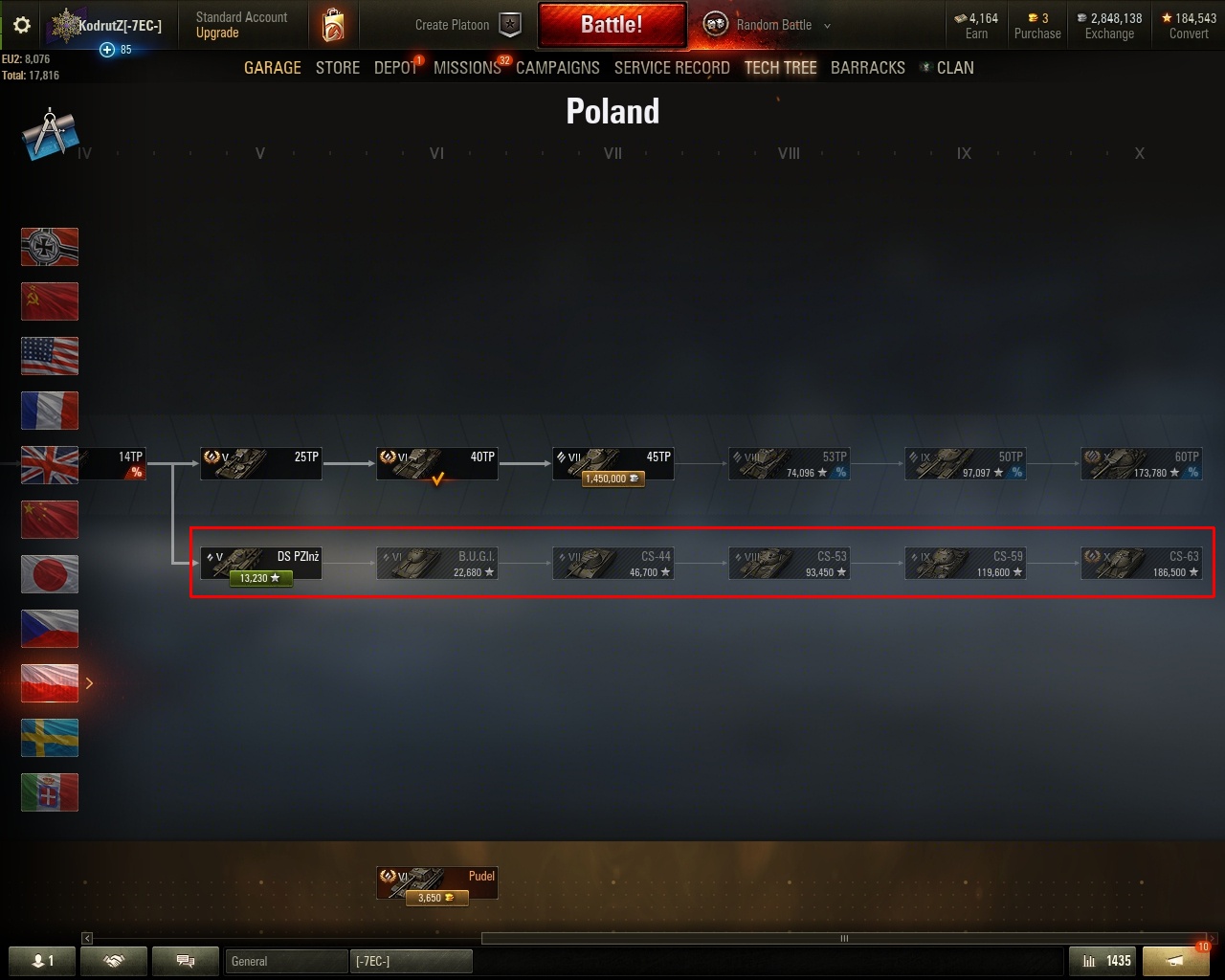The image size is (1225, 980).
Task: Open the General chat channel tab
Action: click(x=286, y=961)
